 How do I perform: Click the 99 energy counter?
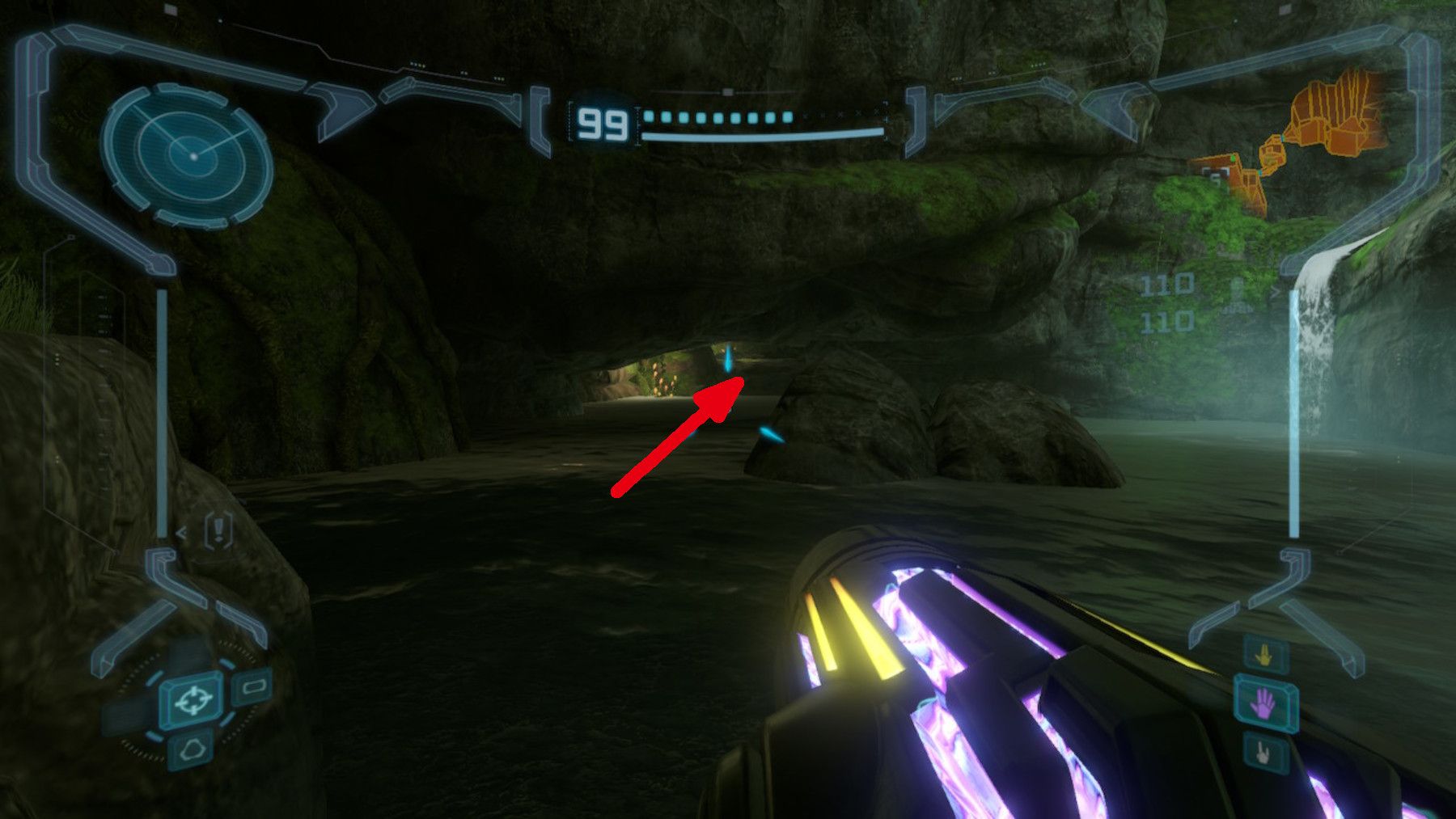[602, 121]
